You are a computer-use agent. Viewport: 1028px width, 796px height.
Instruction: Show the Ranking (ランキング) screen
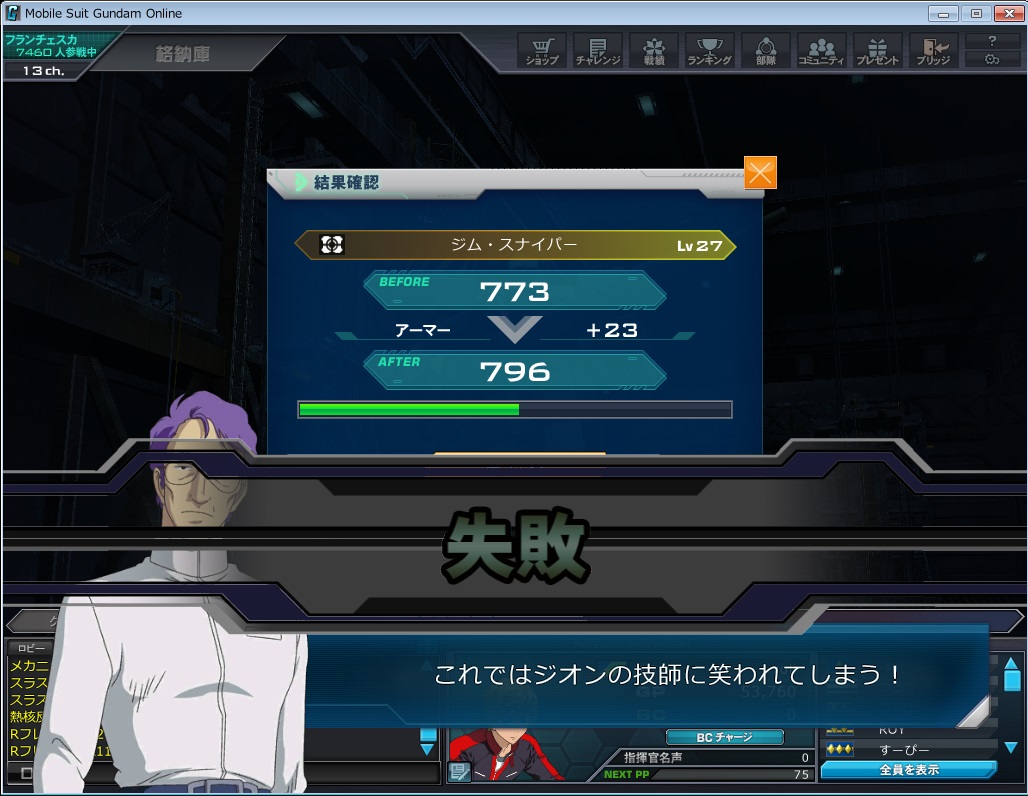pos(710,51)
